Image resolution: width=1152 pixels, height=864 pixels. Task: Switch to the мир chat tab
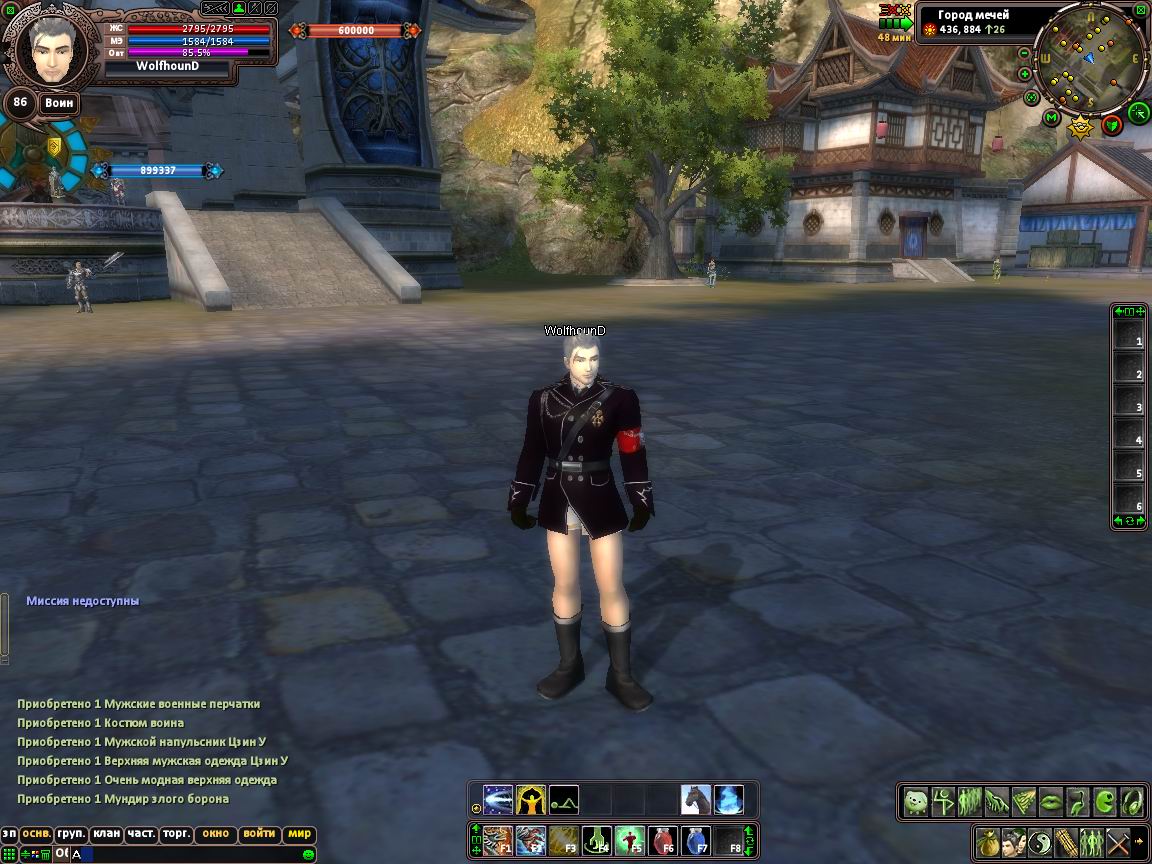299,834
